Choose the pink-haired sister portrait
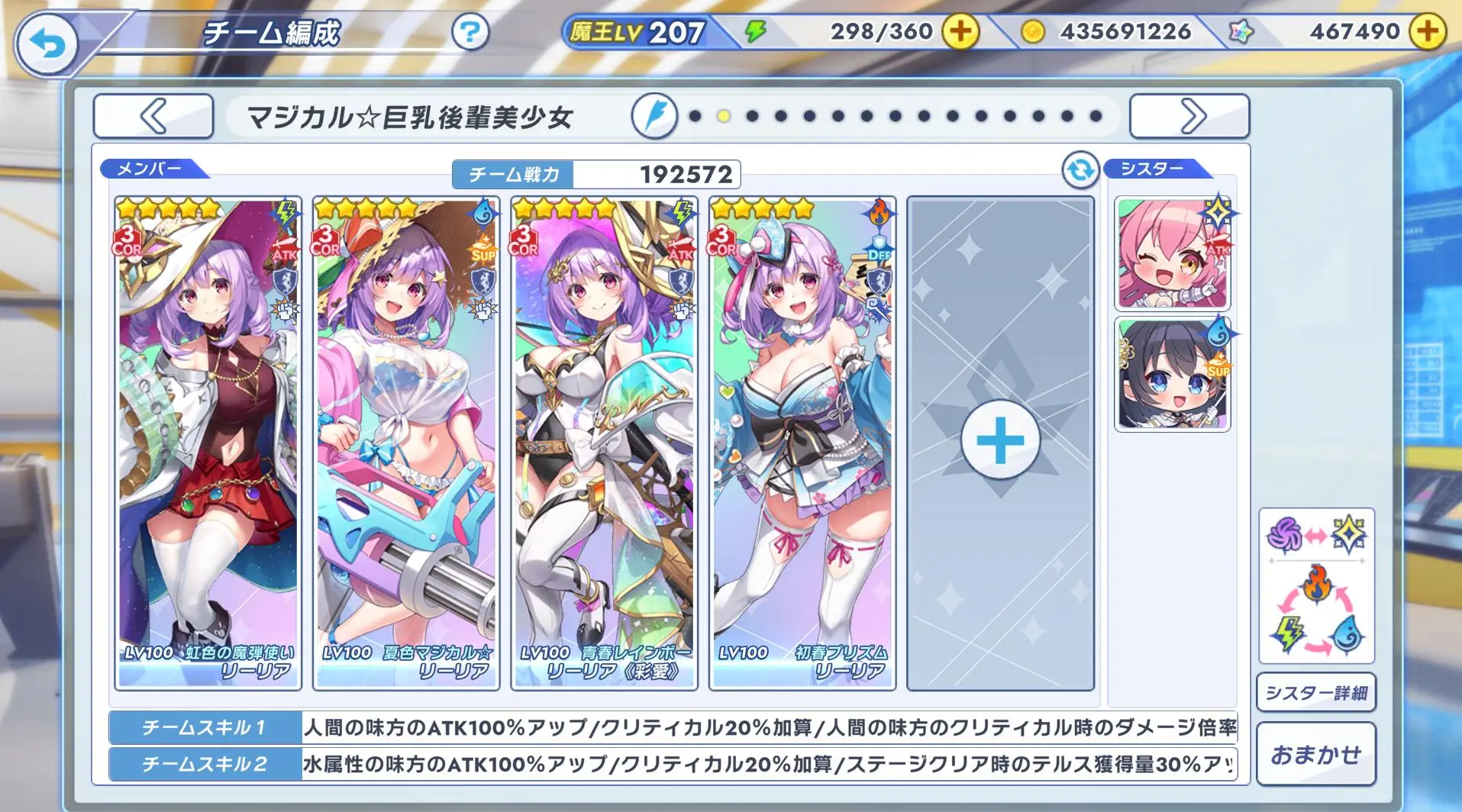The image size is (1462, 812). pos(1172,254)
